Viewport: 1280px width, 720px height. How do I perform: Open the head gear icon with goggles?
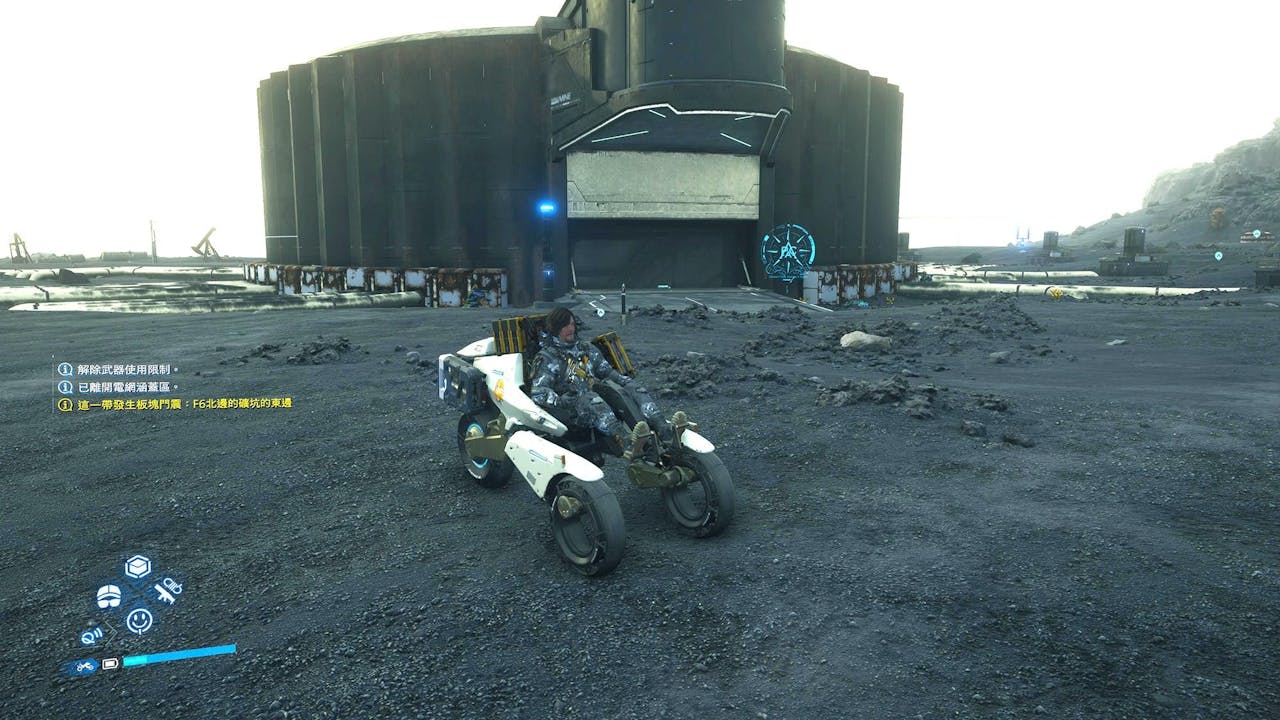click(x=109, y=596)
